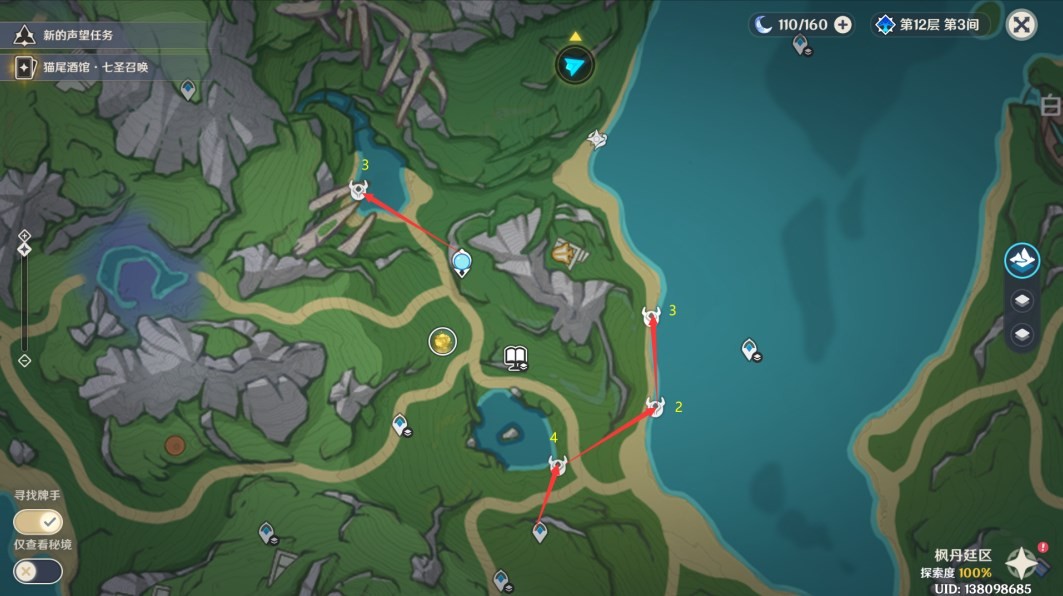Select the open book marker on the map

click(516, 357)
